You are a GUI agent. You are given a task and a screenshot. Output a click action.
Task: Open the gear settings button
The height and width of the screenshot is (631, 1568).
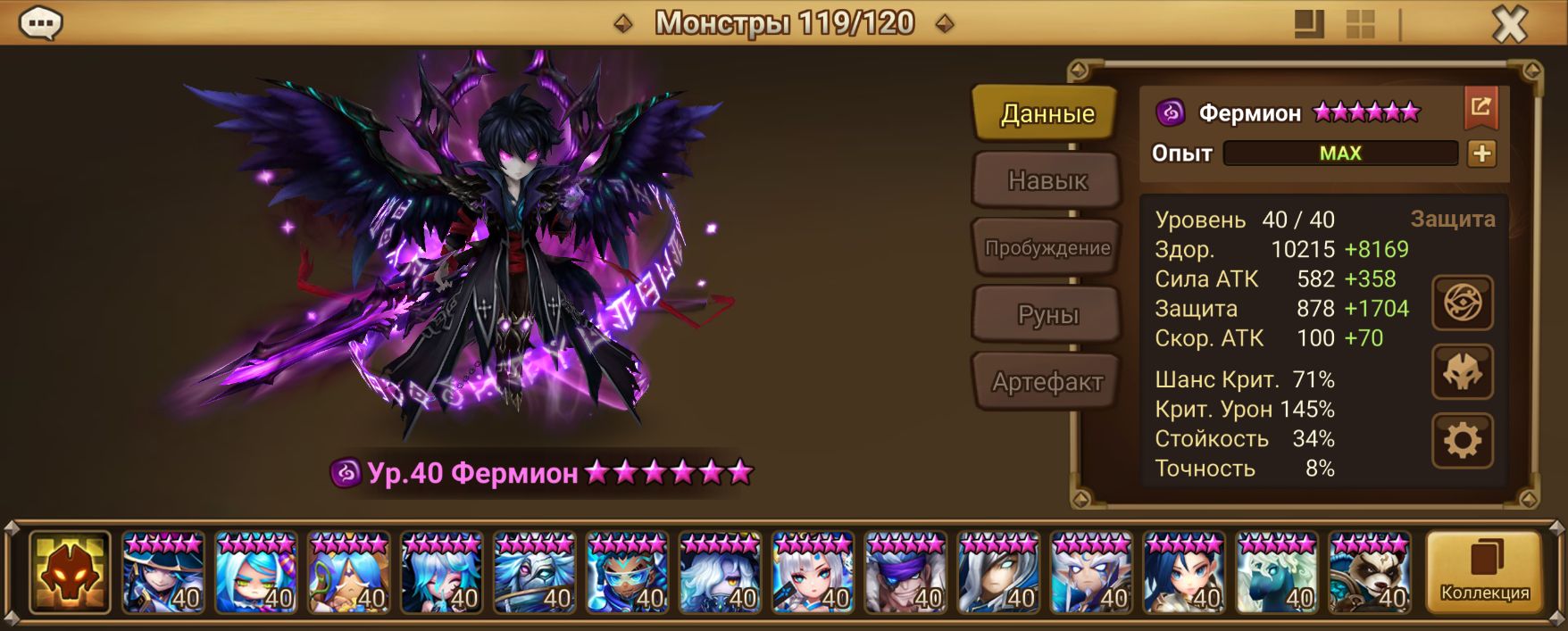1462,441
